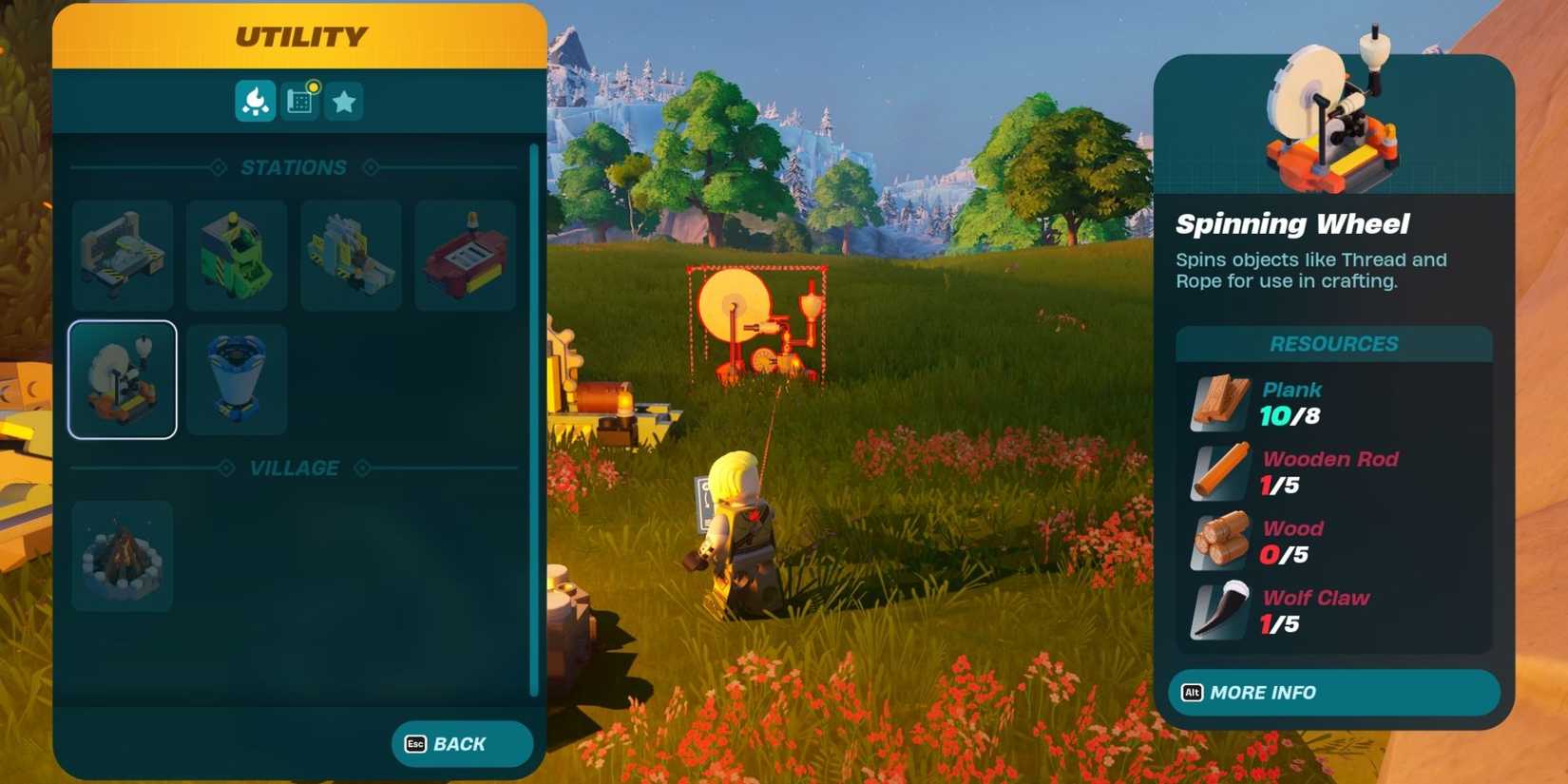Select the blue Loom station icon
This screenshot has width=1568, height=784.
pos(237,379)
